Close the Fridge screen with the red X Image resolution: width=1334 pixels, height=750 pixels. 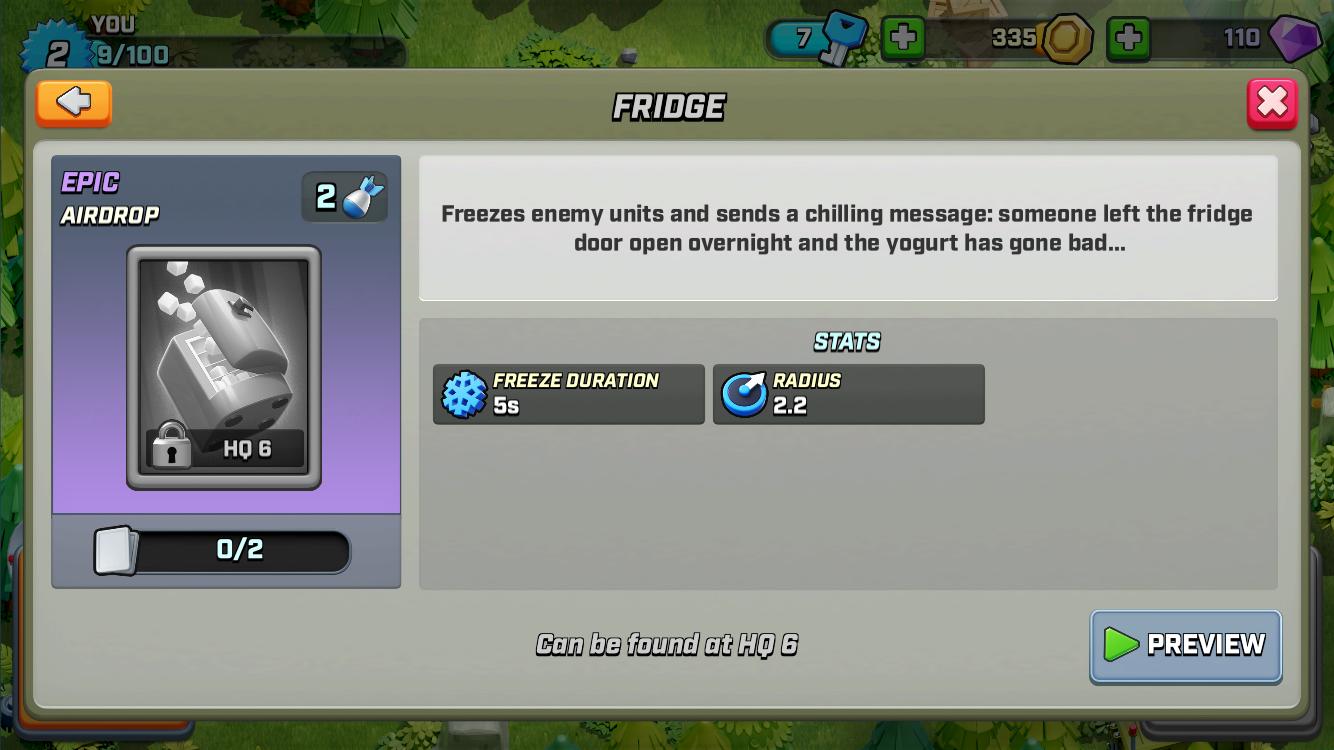[x=1271, y=102]
